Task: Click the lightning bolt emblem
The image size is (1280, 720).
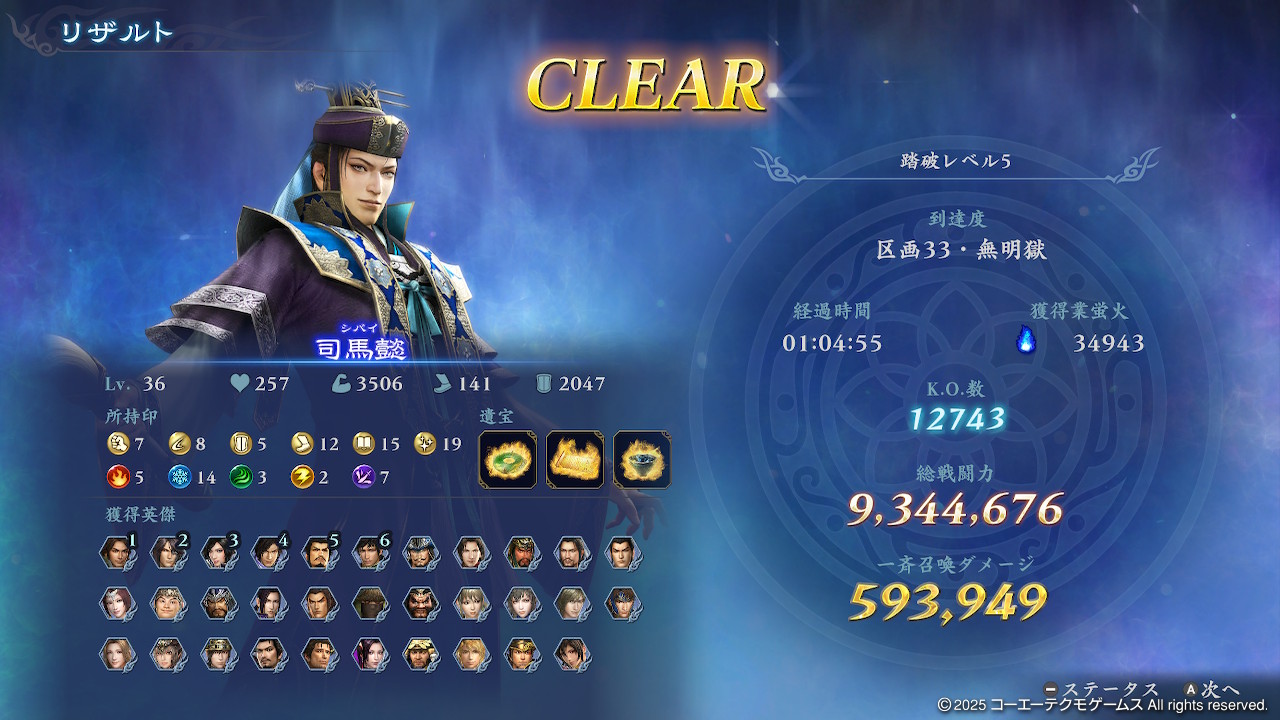Action: pos(302,477)
